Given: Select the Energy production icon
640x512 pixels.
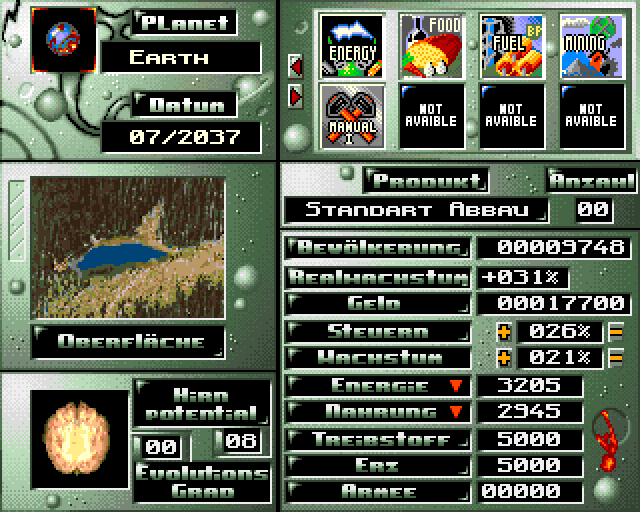Looking at the screenshot, I should tap(351, 45).
